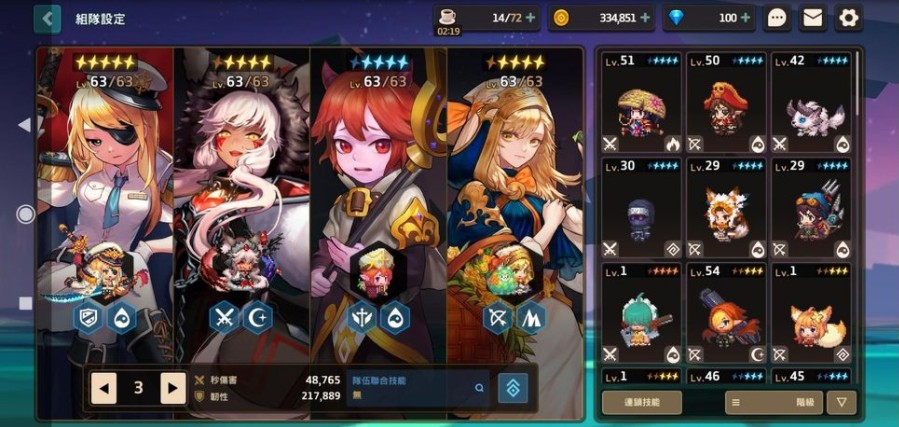Open the chat speech bubble
Screen dimensions: 899x427
tap(777, 18)
